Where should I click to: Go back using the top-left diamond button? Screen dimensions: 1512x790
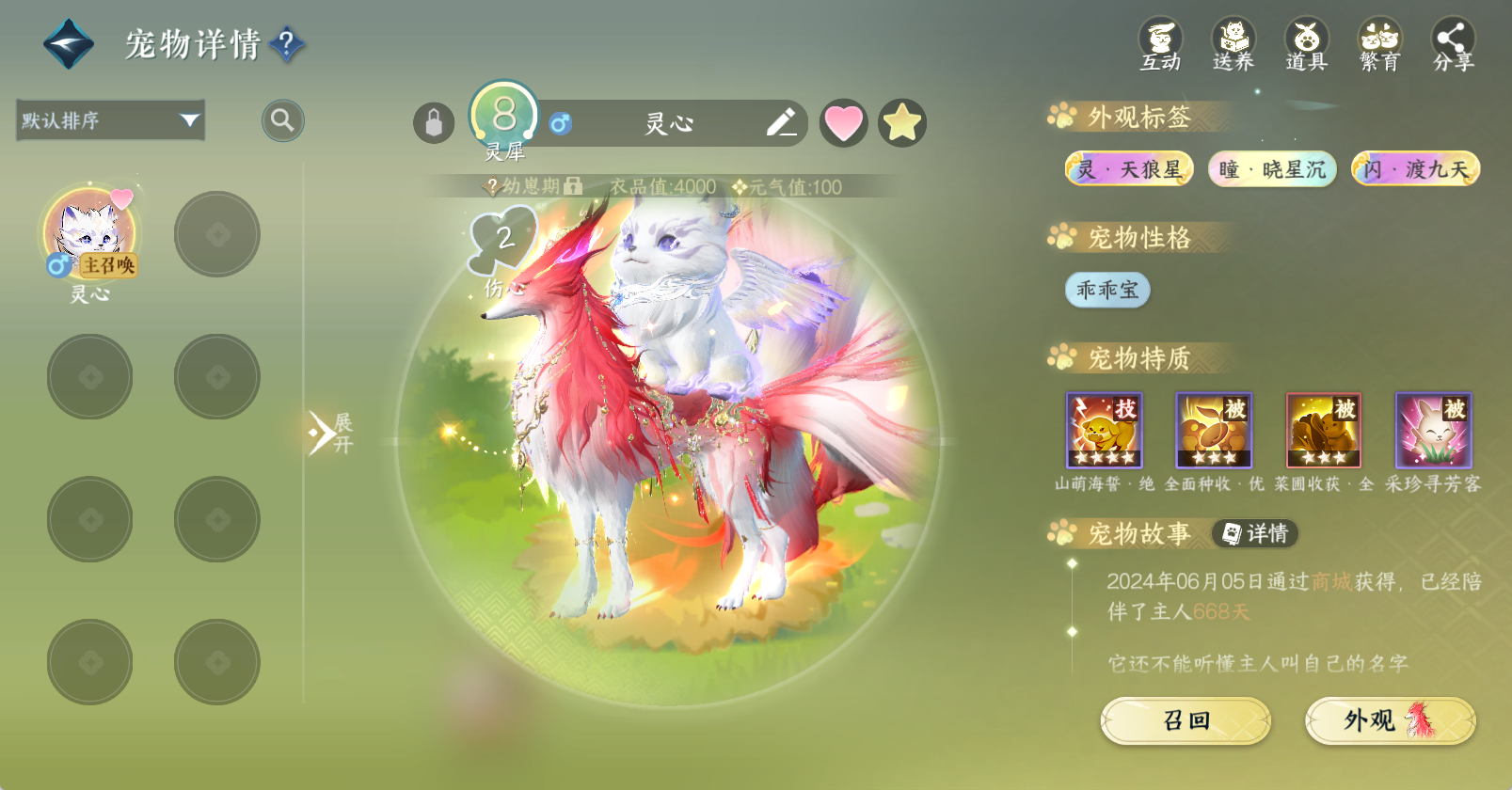coord(69,44)
